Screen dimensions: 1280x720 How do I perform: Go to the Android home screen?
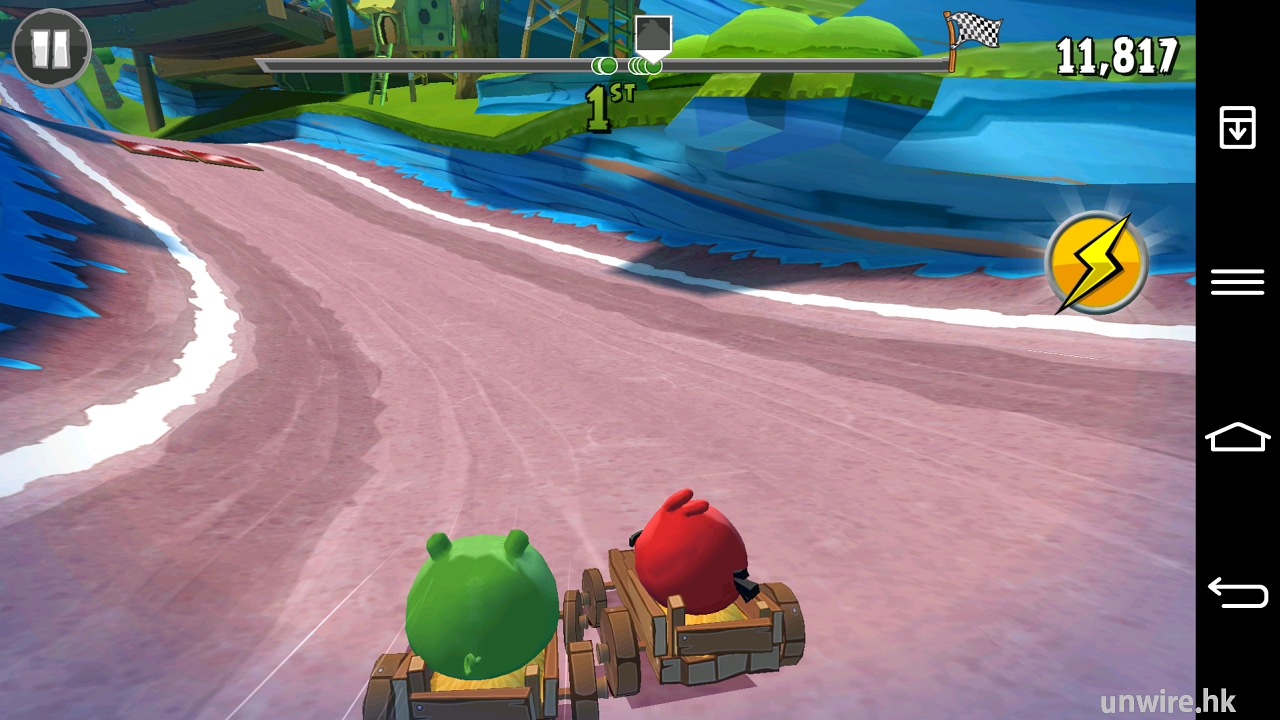tap(1237, 437)
